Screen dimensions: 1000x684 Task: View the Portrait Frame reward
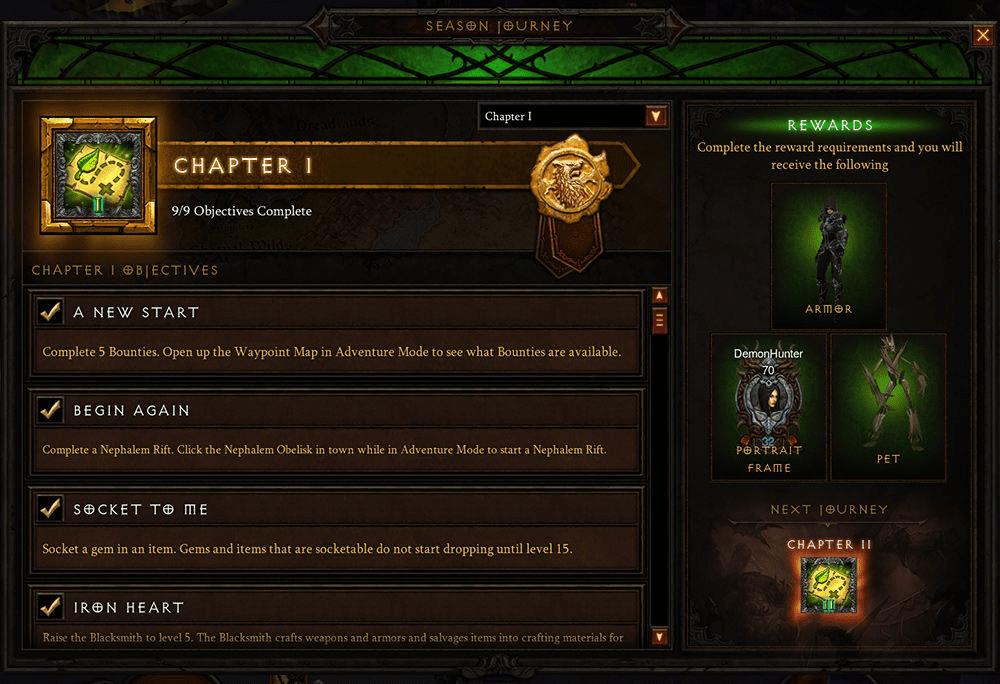(769, 406)
